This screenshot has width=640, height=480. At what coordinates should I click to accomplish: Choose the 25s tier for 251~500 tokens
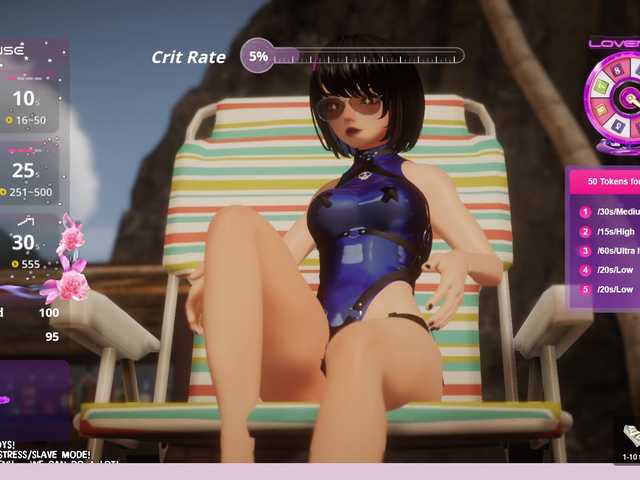pos(27,179)
